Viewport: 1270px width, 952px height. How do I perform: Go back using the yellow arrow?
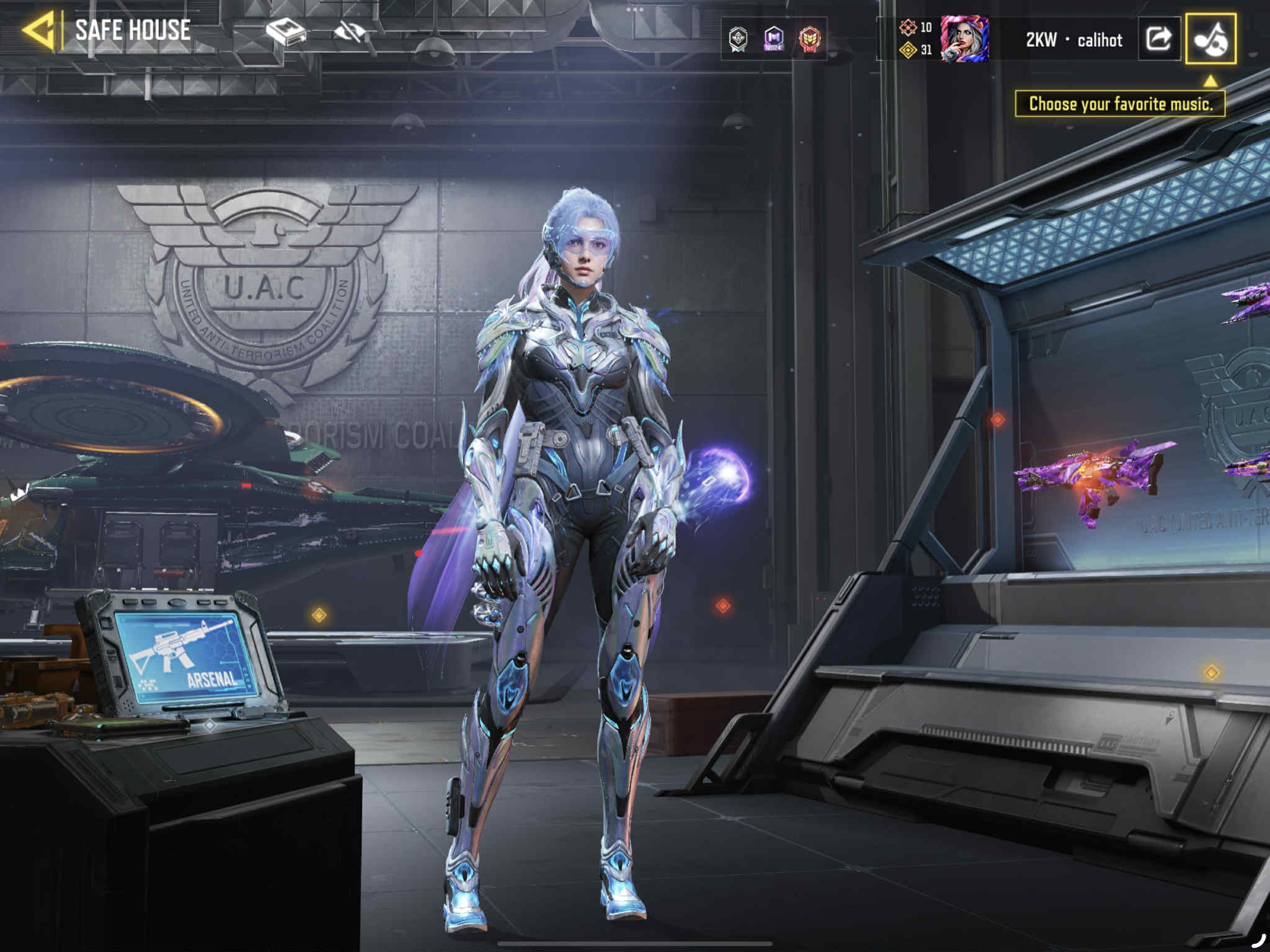click(38, 30)
